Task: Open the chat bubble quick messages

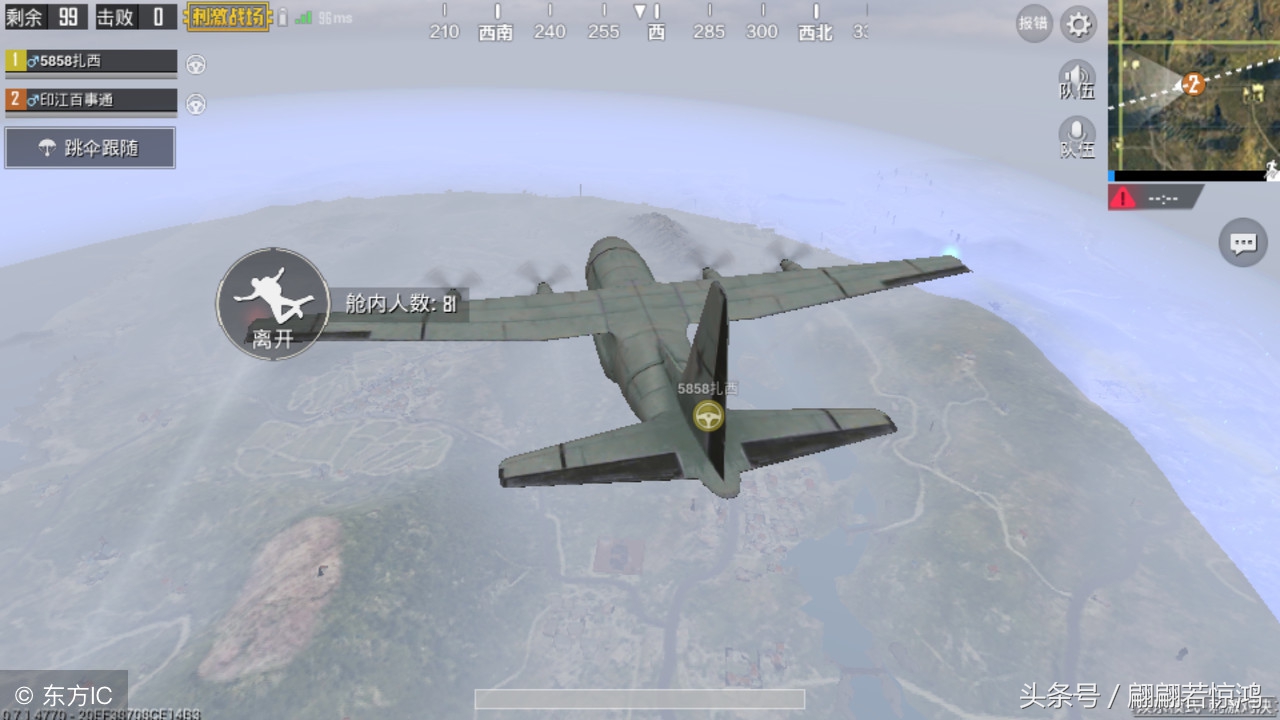Action: click(1243, 243)
